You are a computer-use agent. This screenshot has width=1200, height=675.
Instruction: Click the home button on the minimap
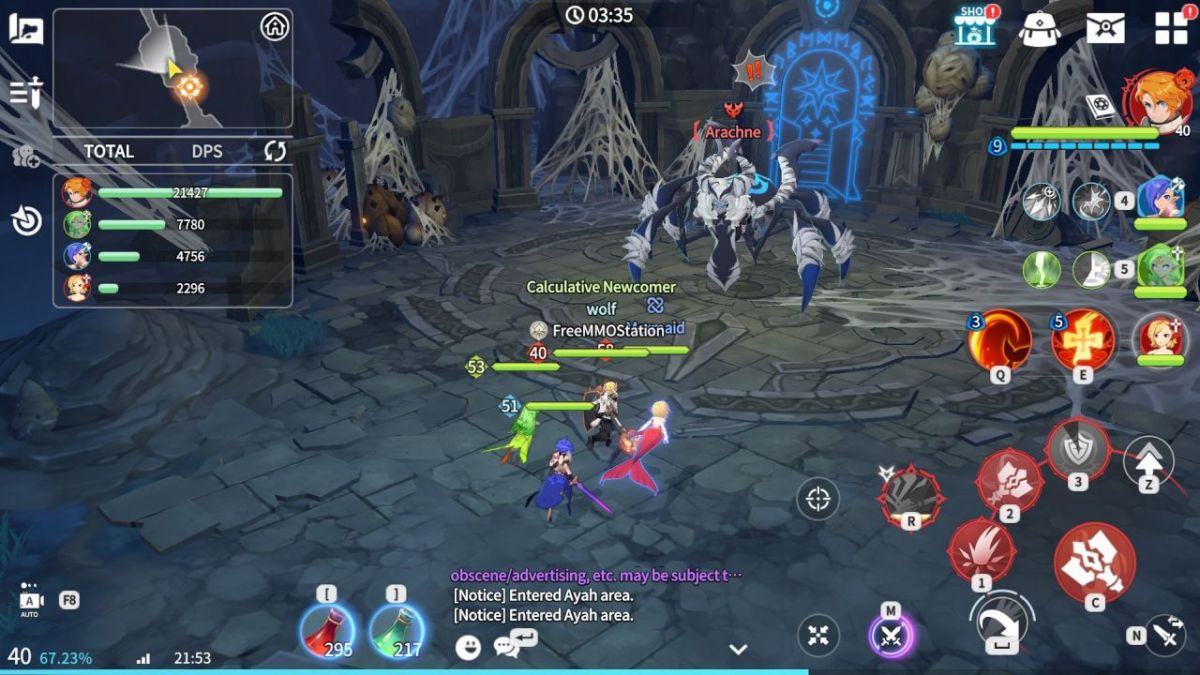click(274, 27)
